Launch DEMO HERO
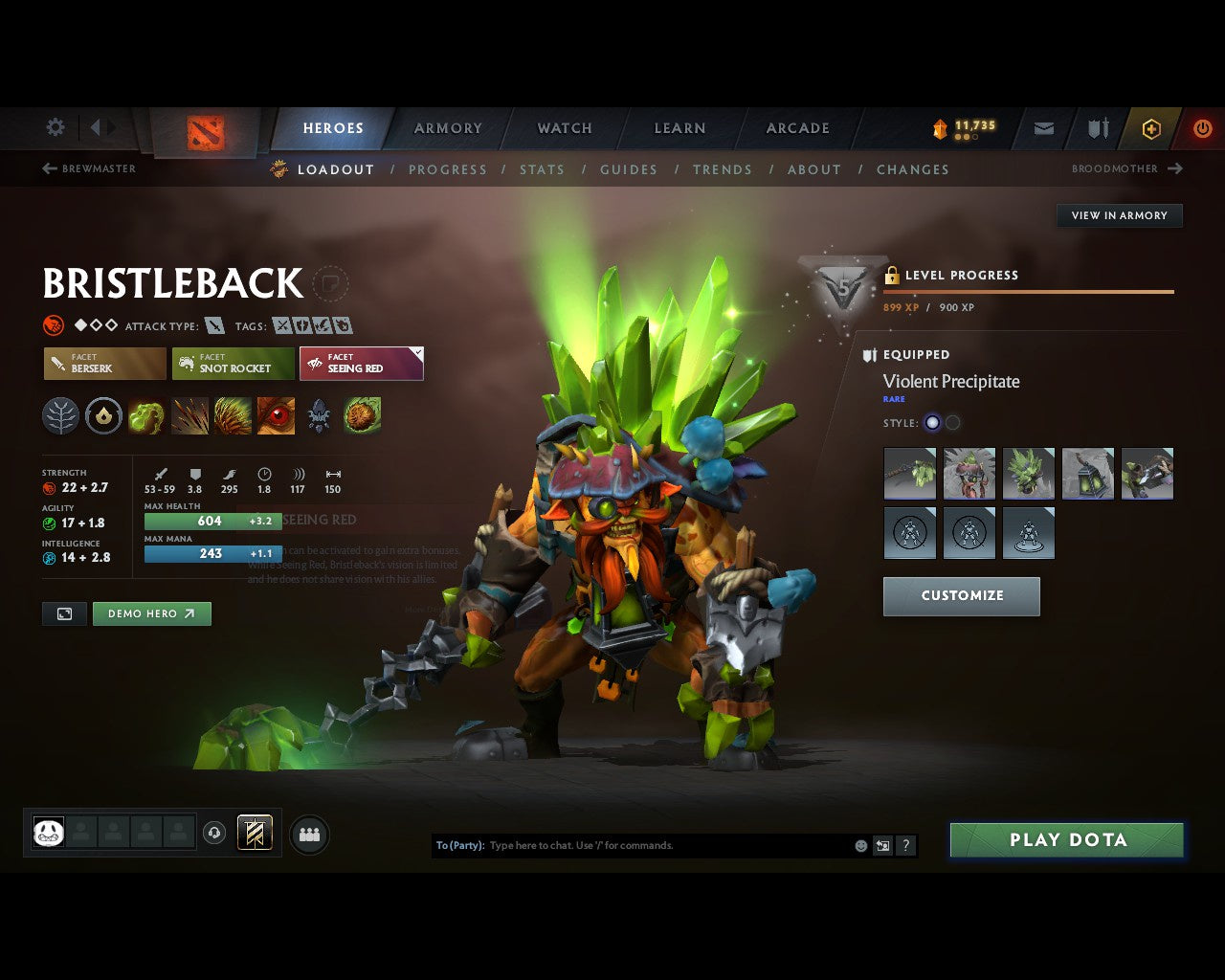 point(151,613)
